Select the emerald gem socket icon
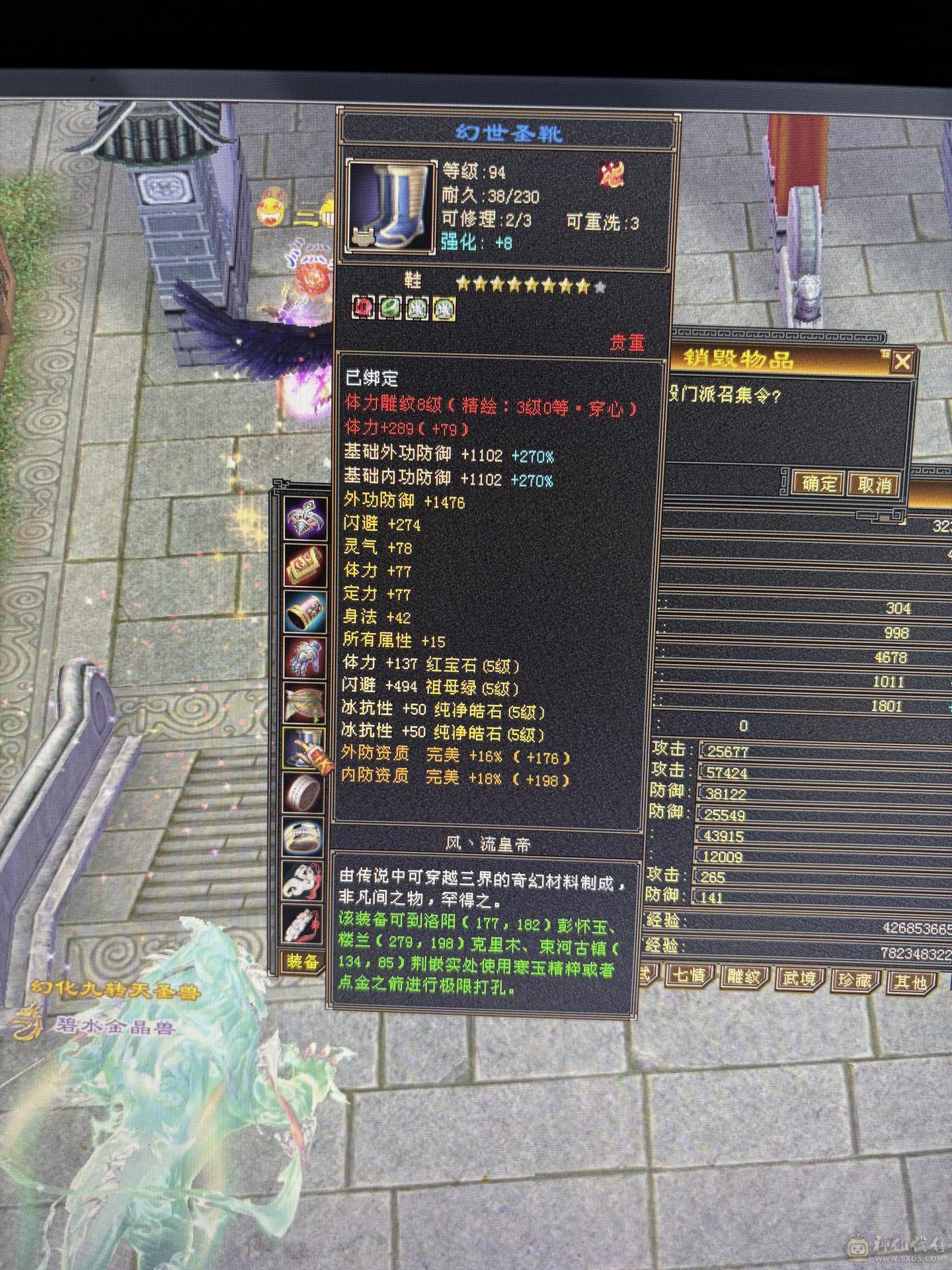Viewport: 952px width, 1270px height. [x=390, y=308]
